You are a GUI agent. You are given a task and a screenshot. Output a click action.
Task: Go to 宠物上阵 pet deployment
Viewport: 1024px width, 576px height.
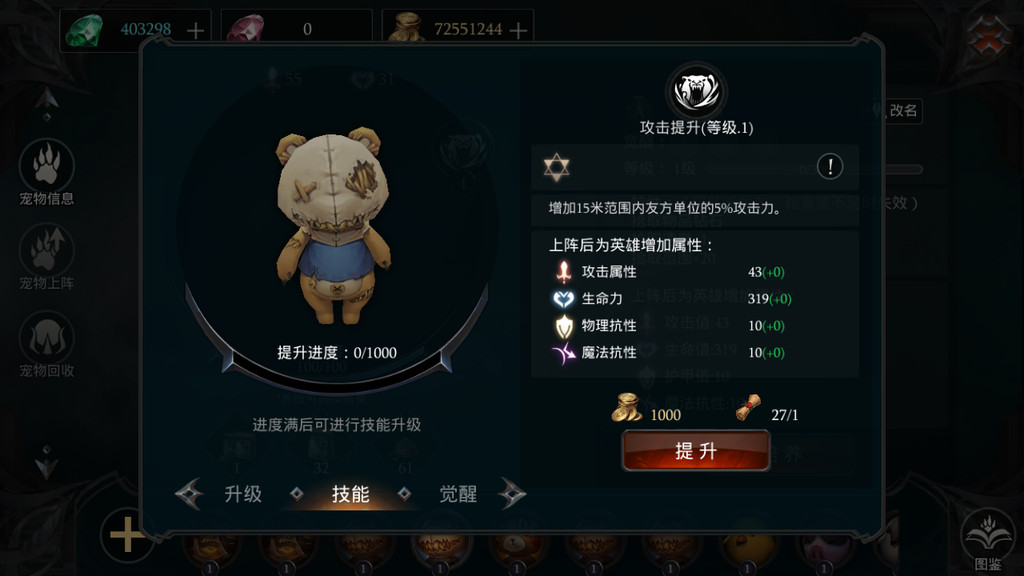click(x=47, y=256)
